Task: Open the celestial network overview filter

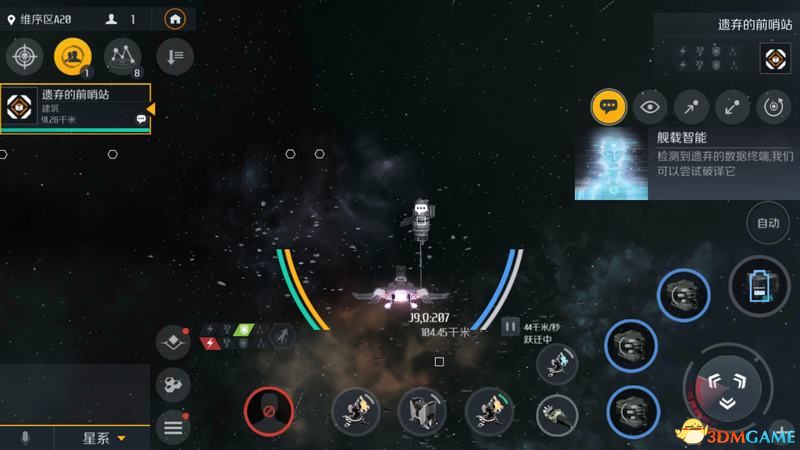Action: (x=123, y=57)
